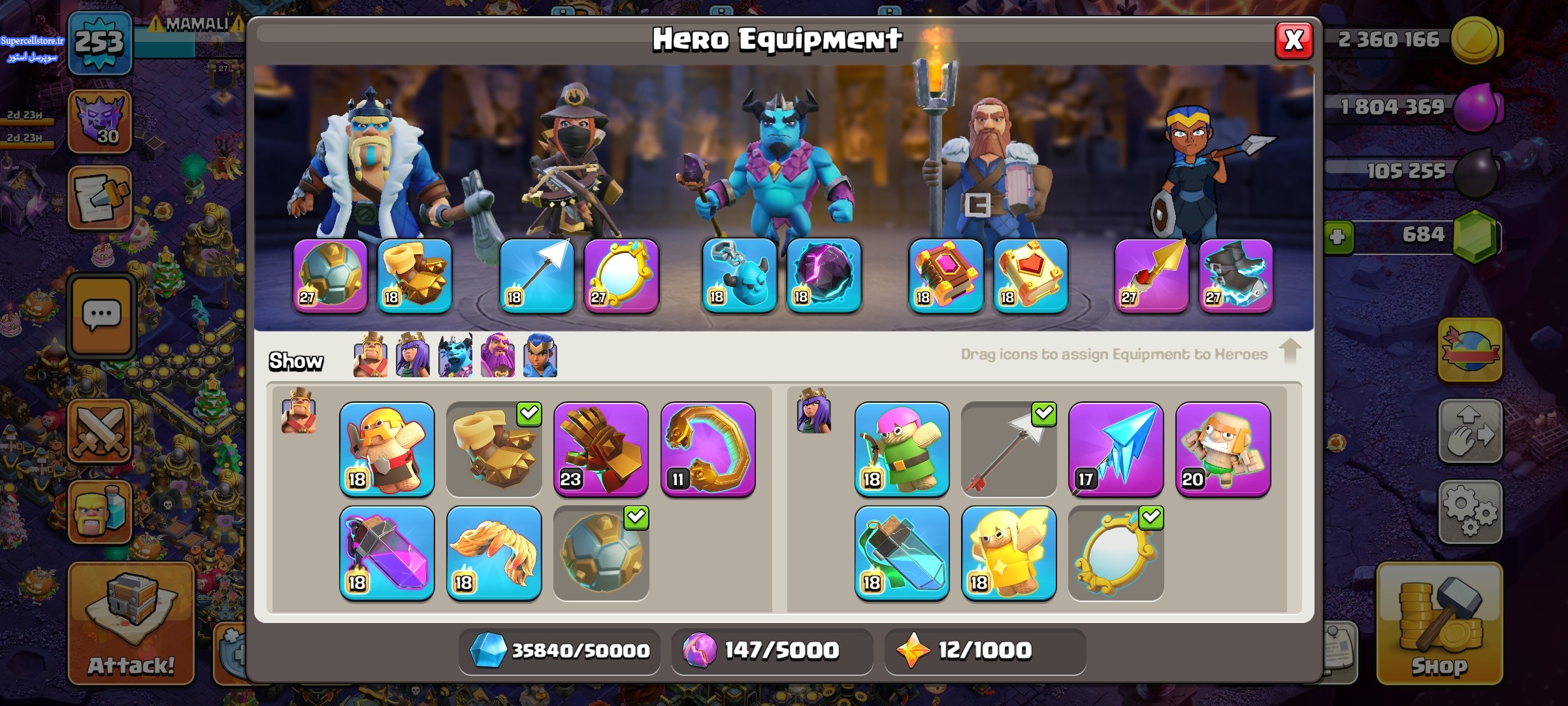This screenshot has width=1568, height=706.
Task: Close the Hero Equipment window
Action: pyautogui.click(x=1293, y=41)
